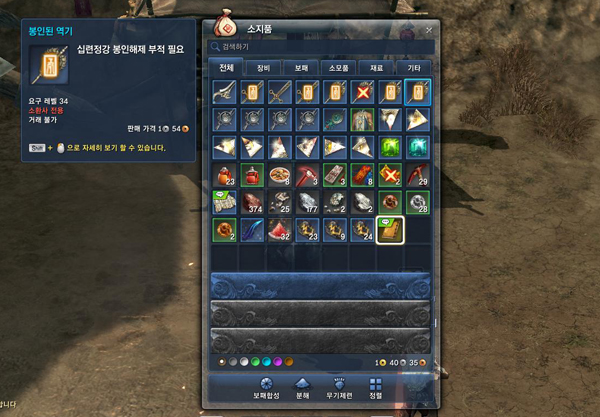
Task: Click the highlighted yellow book item
Action: (389, 230)
